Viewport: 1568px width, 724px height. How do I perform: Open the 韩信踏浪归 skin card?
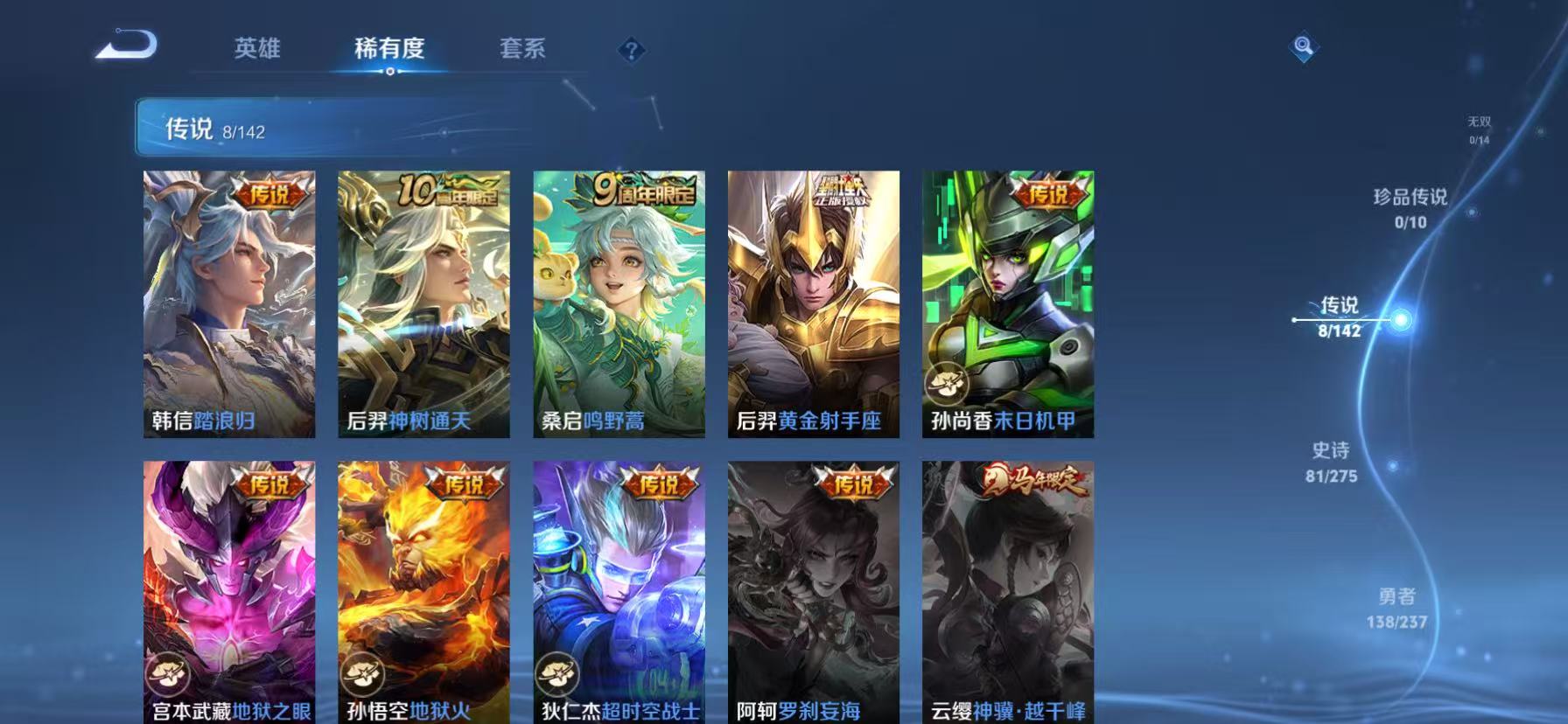tap(228, 302)
